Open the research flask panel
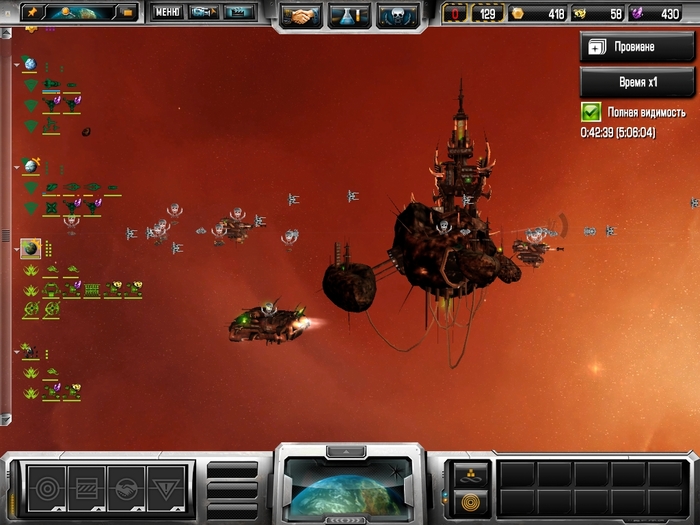This screenshot has height=525, width=700. tap(349, 15)
